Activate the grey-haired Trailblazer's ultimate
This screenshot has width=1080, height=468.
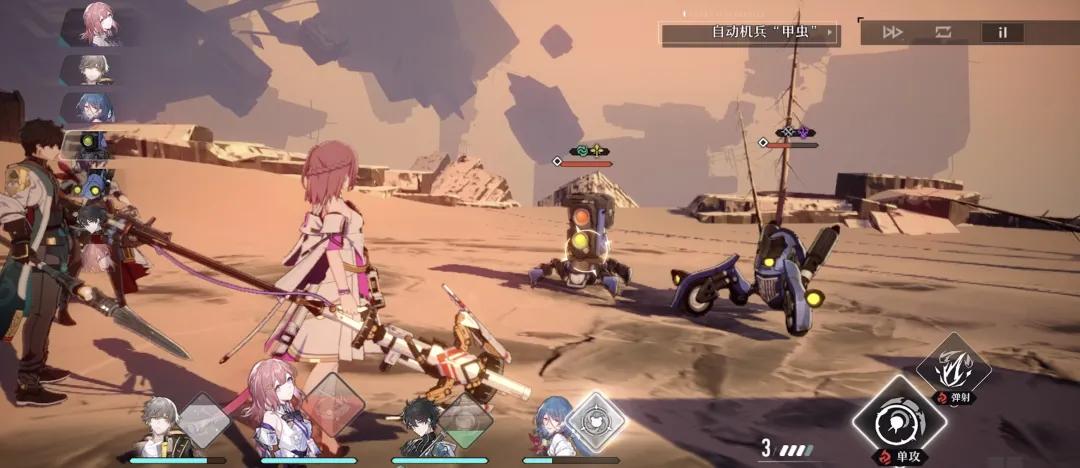(203, 420)
